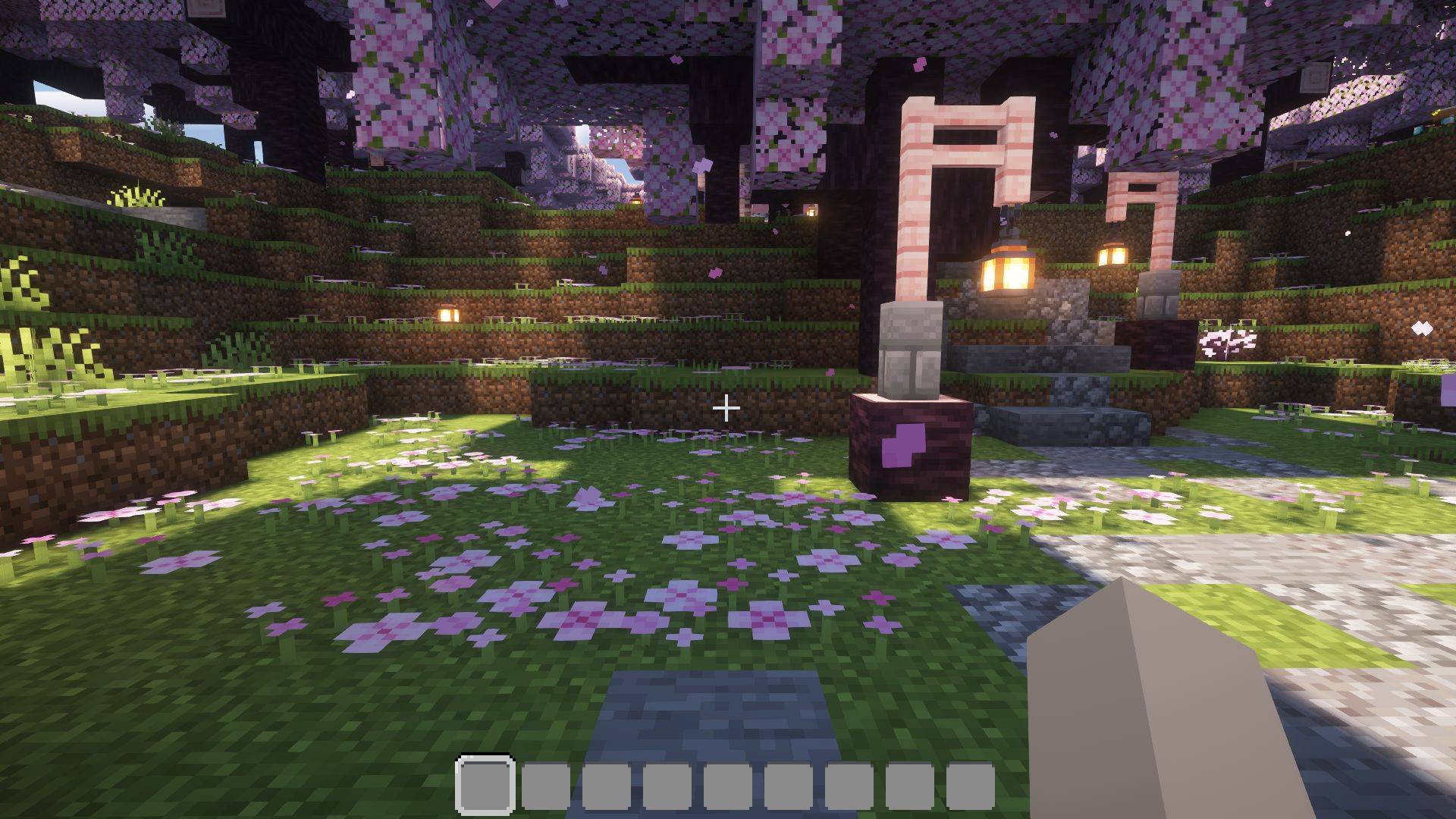
Task: Click the crosshair at screen center
Action: point(727,409)
